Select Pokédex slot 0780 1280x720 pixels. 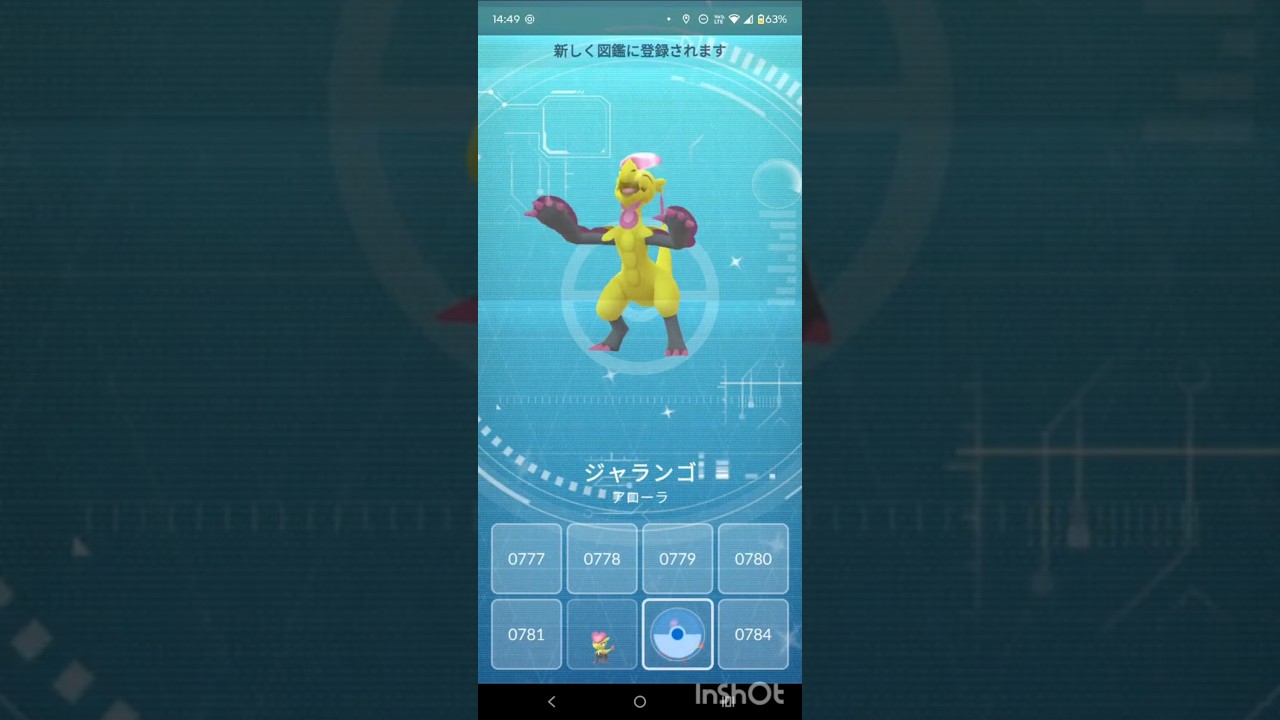[753, 559]
